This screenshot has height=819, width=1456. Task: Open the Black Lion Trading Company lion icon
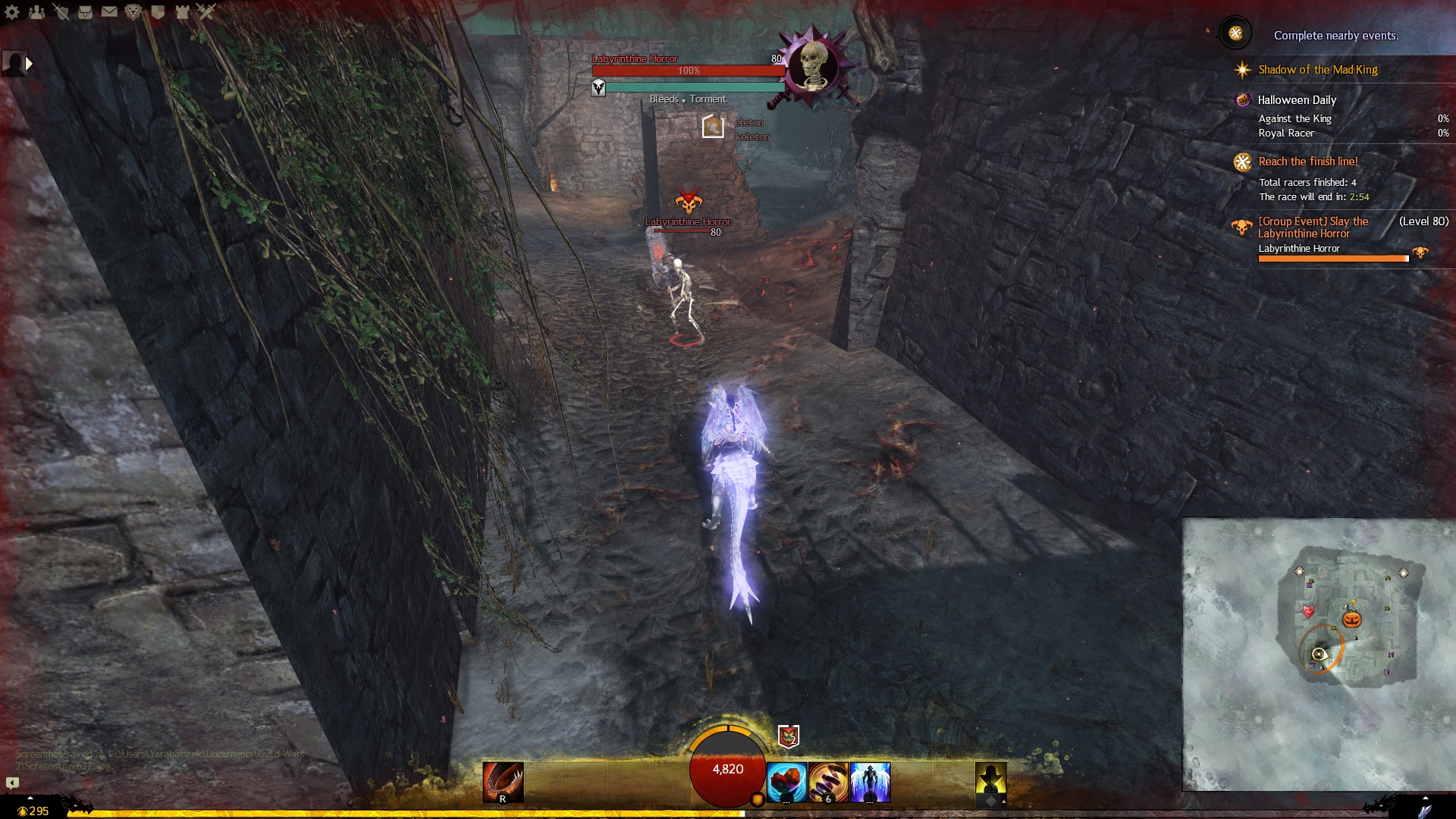click(133, 12)
